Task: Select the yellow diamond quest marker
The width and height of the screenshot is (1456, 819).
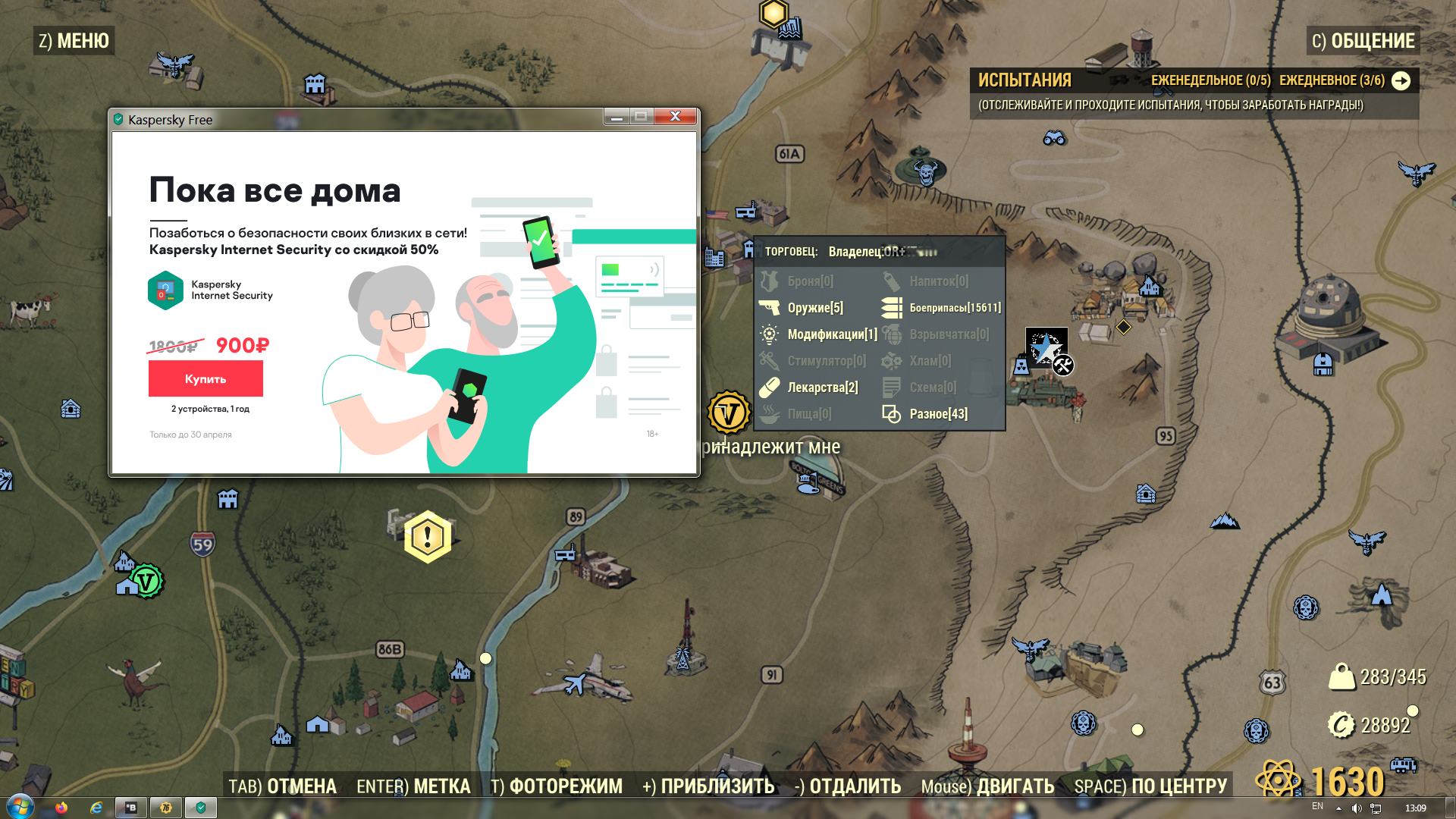Action: click(1123, 327)
